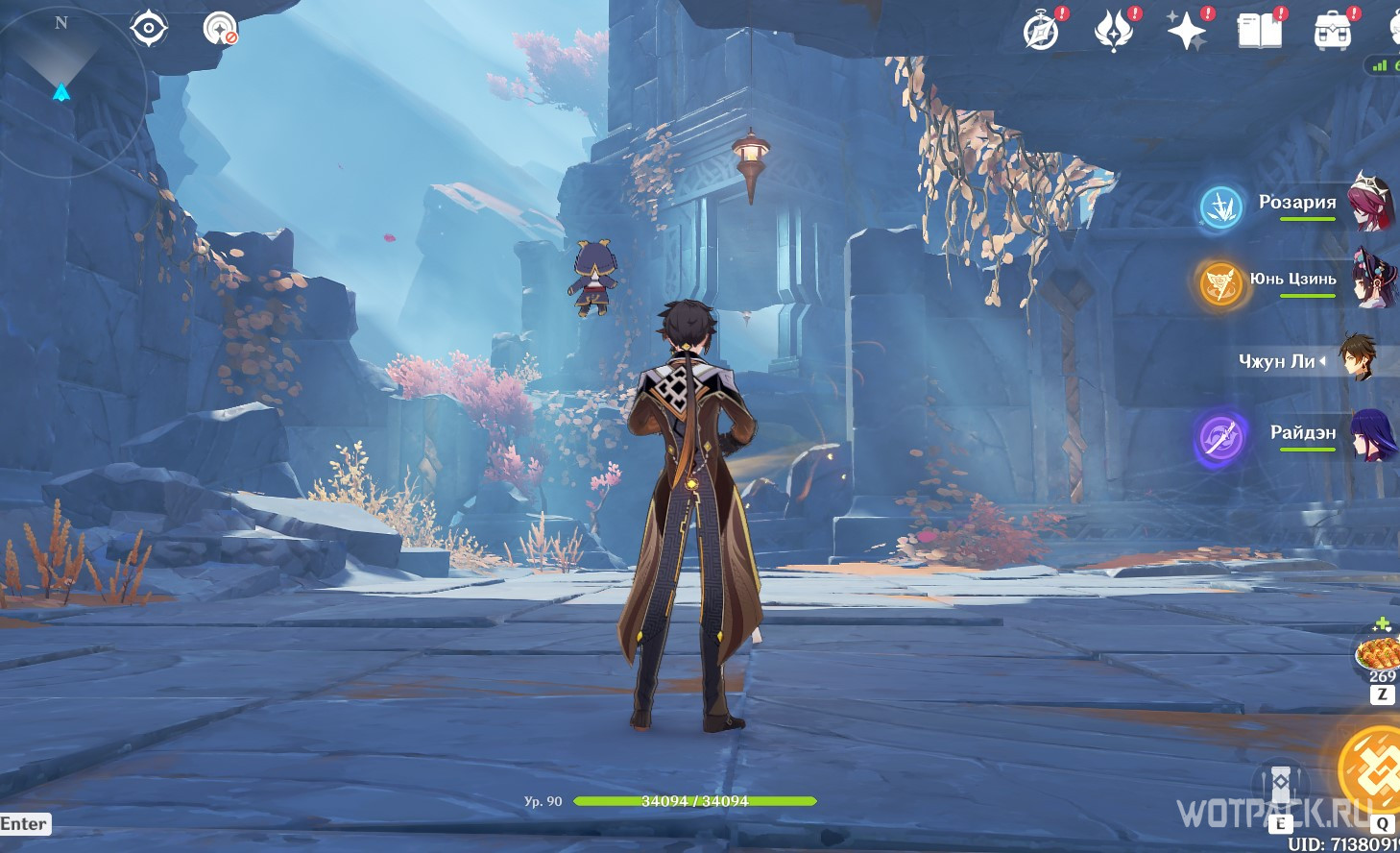Trigger Розария's blue burst icon

click(1221, 207)
